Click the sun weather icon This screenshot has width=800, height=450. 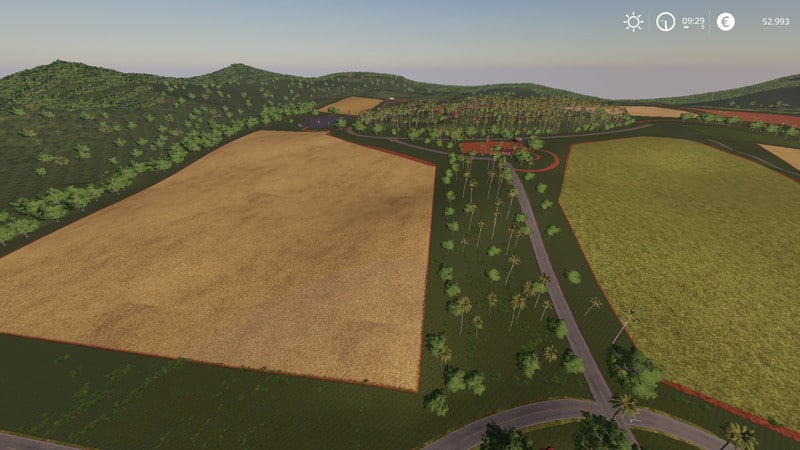coord(633,21)
